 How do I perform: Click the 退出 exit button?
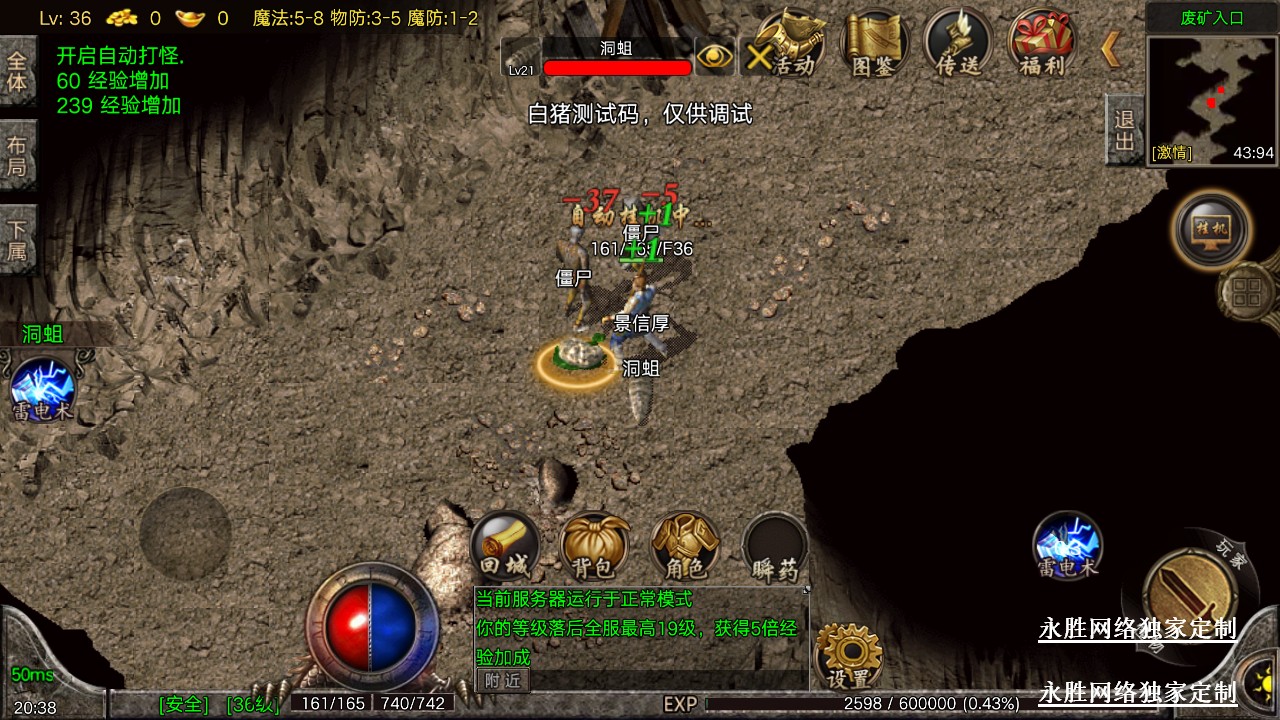1124,130
